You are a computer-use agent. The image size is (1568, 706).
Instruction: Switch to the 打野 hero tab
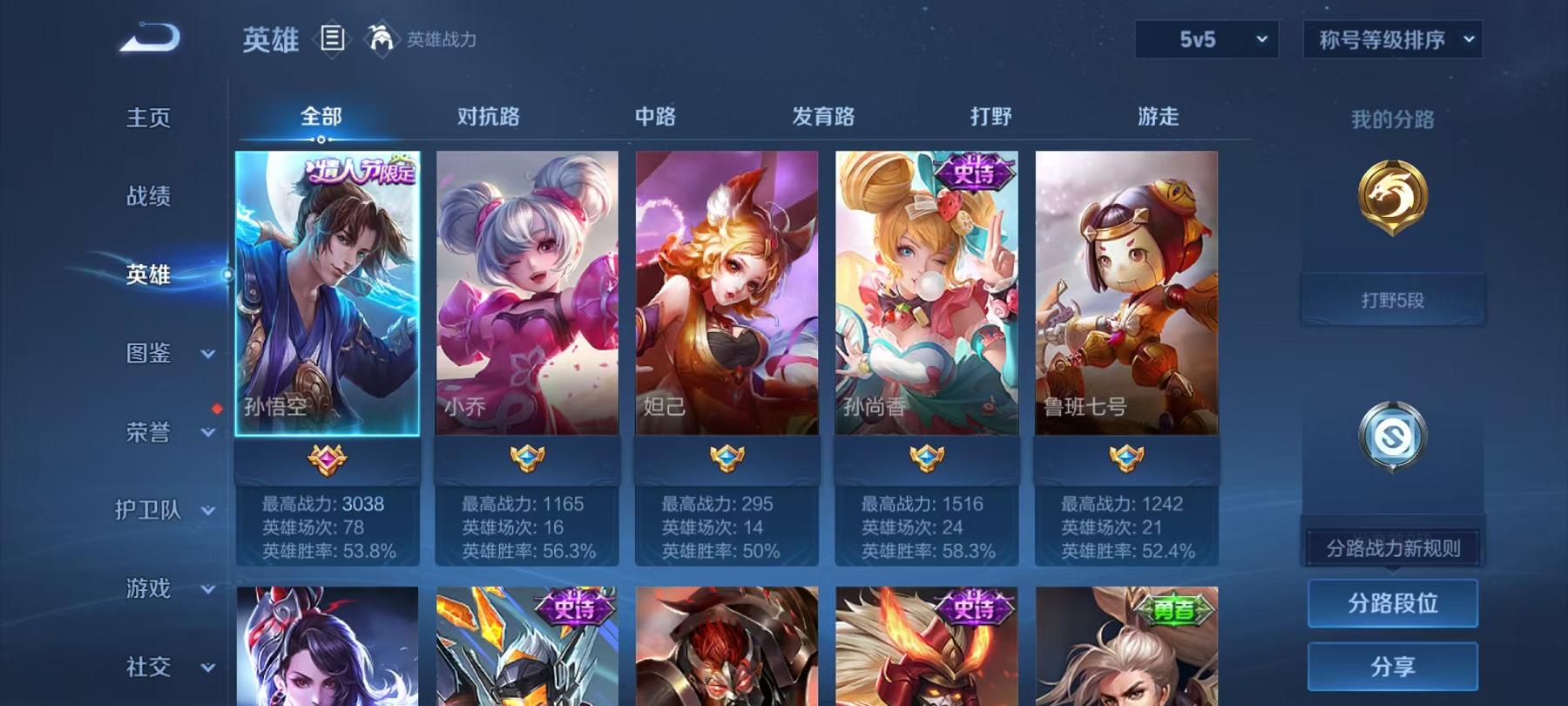pos(993,114)
